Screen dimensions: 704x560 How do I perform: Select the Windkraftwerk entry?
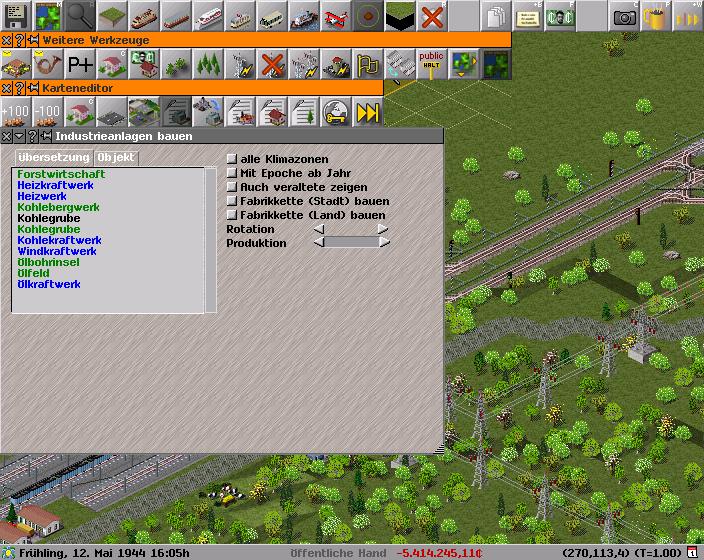[57, 252]
